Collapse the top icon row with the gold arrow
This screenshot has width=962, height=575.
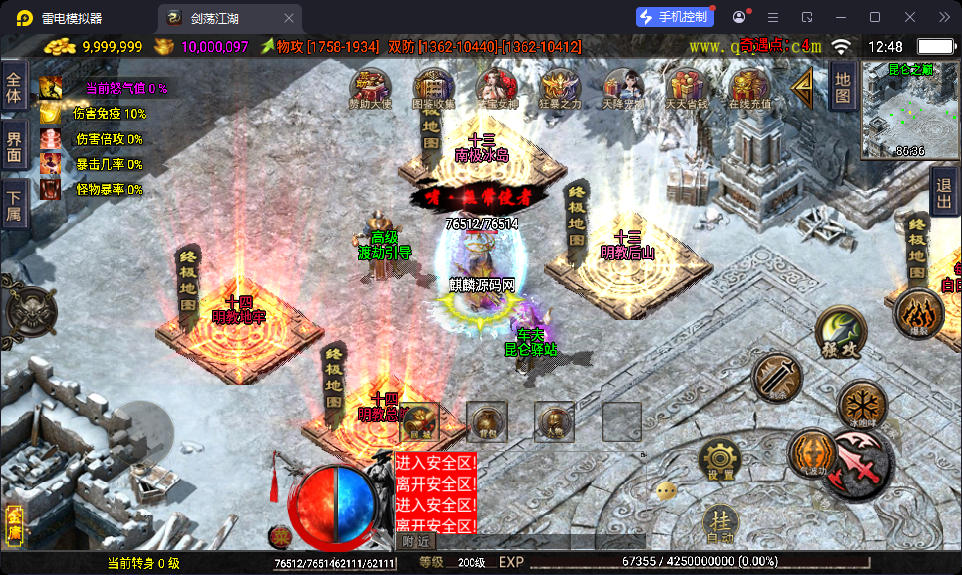803,87
